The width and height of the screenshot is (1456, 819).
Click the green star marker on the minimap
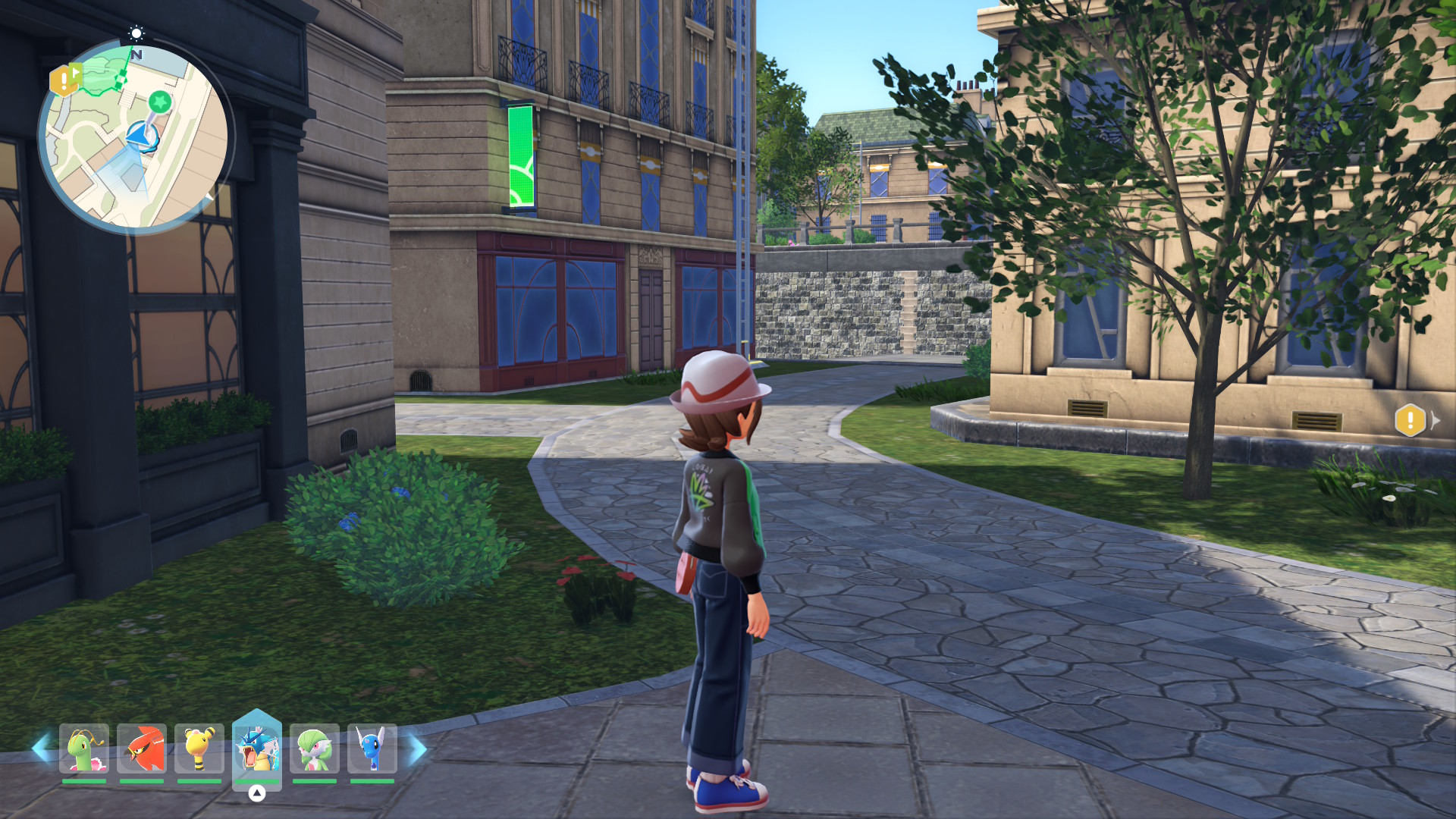(159, 101)
